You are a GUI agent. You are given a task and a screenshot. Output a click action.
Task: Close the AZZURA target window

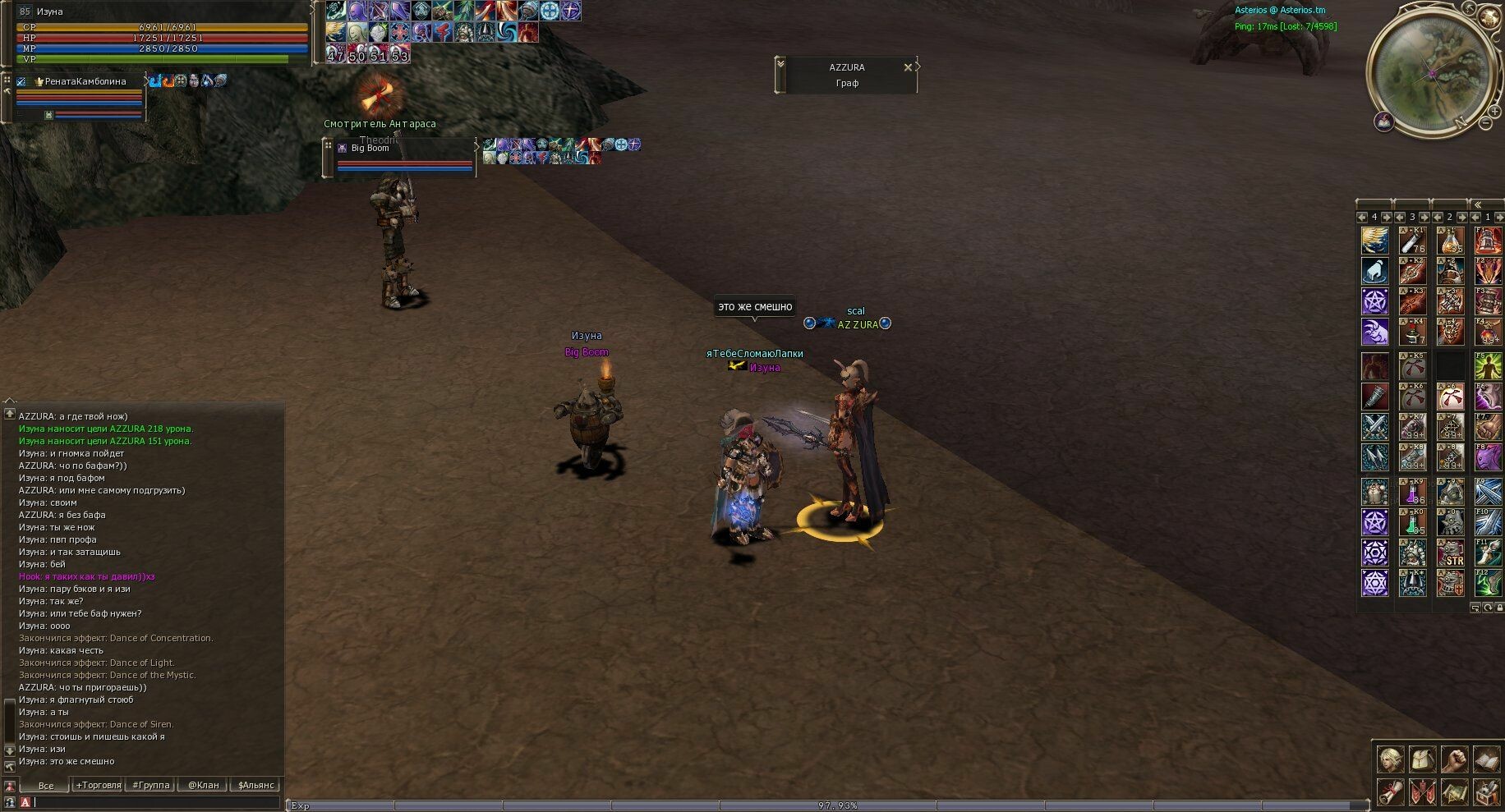pyautogui.click(x=908, y=67)
